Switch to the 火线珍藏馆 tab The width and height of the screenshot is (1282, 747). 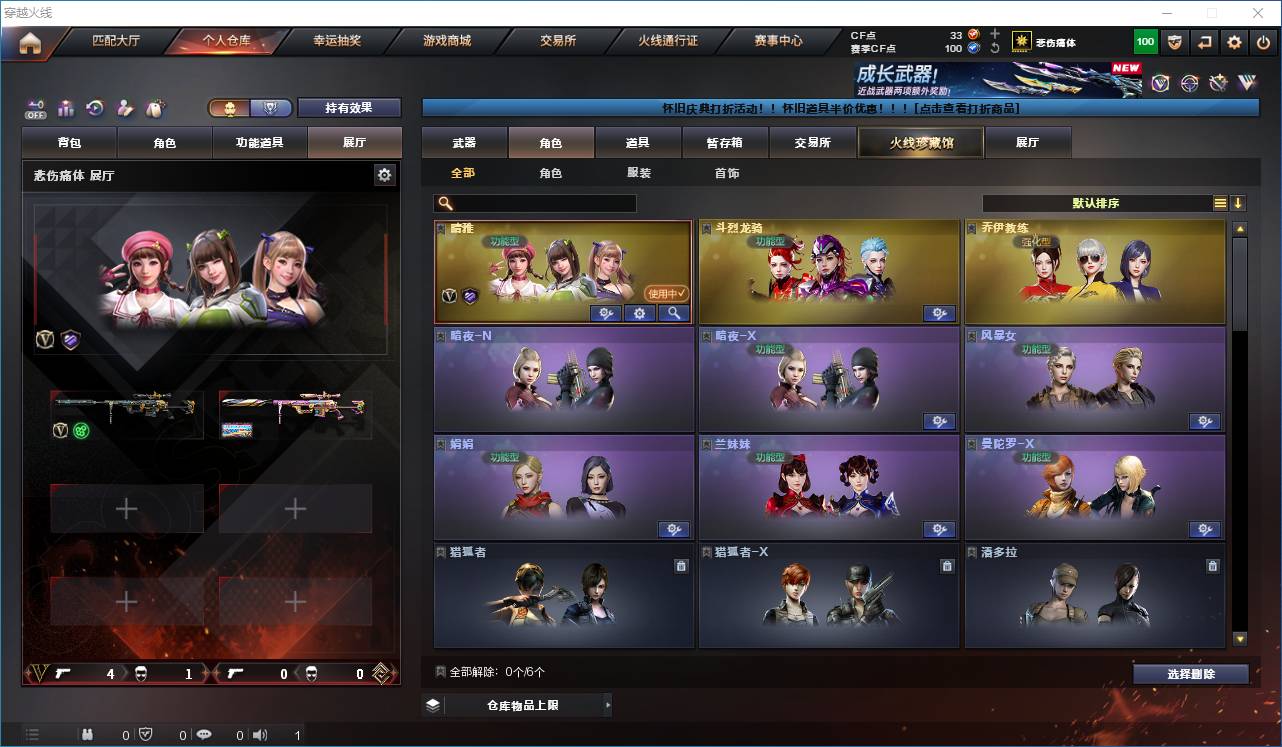[x=919, y=142]
